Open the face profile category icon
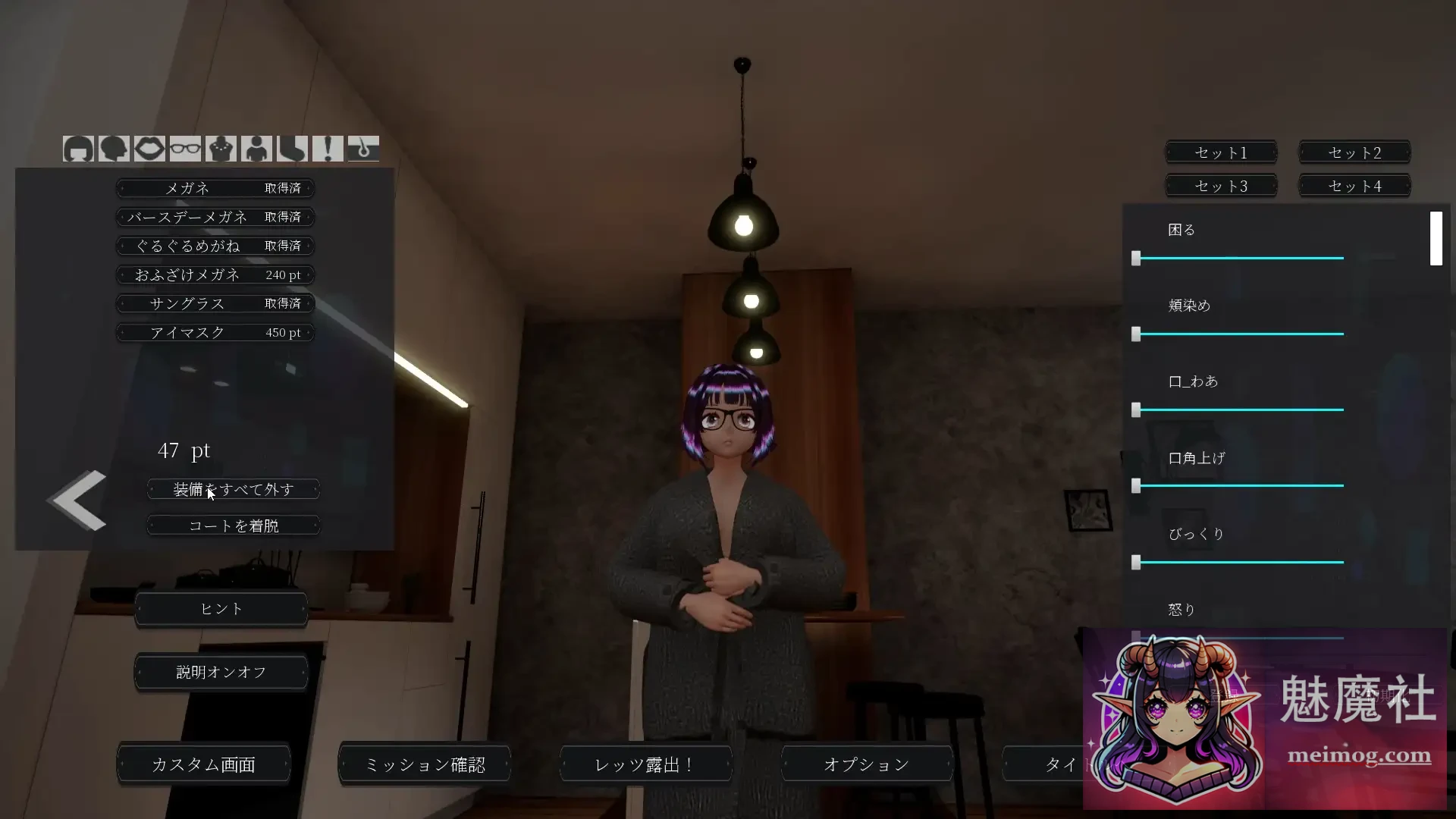Screen dimensions: 1456x819 [x=115, y=149]
